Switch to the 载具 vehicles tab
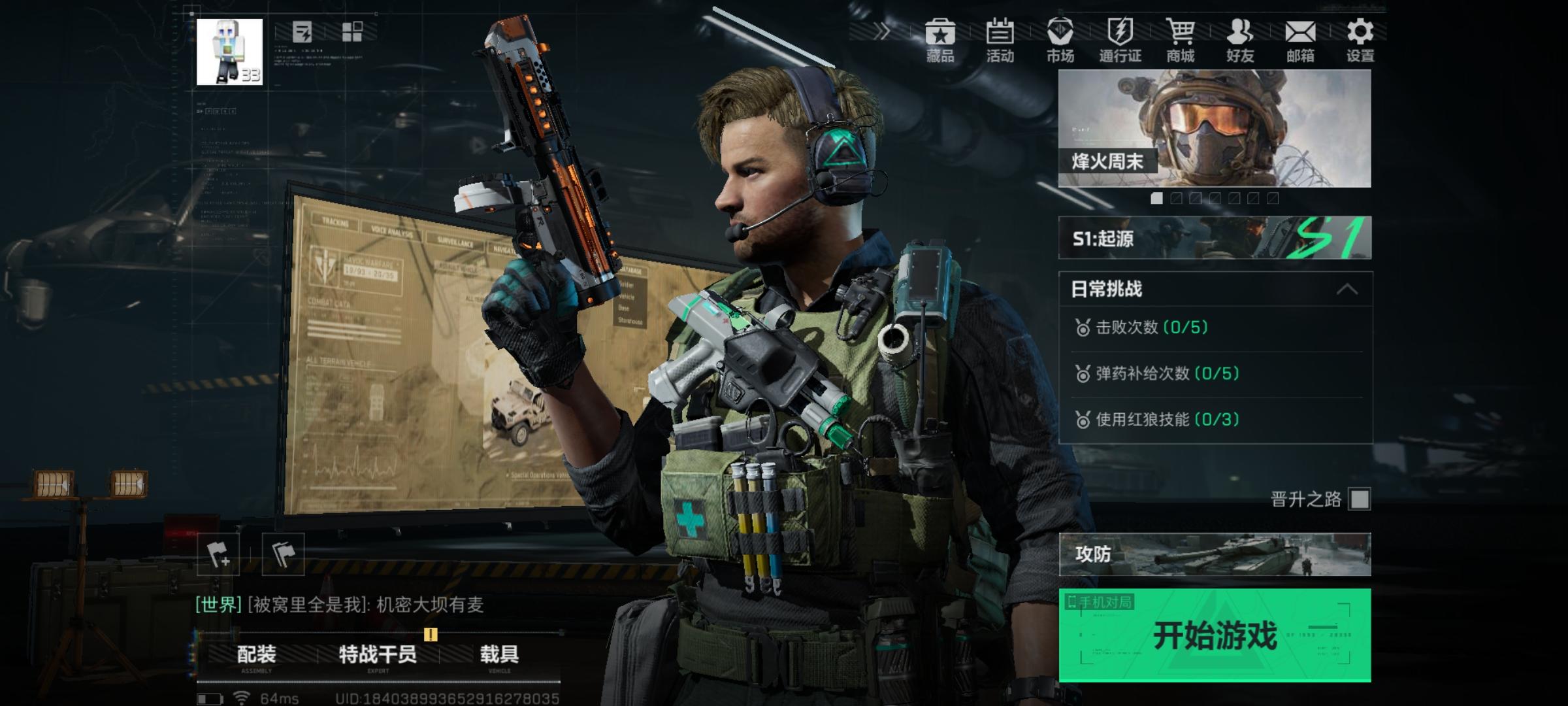1568x706 pixels. (499, 655)
